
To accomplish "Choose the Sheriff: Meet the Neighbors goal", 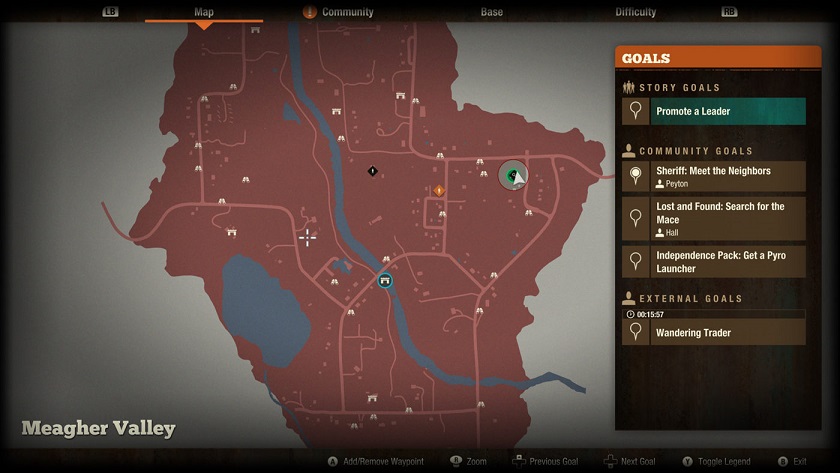I will click(x=714, y=177).
